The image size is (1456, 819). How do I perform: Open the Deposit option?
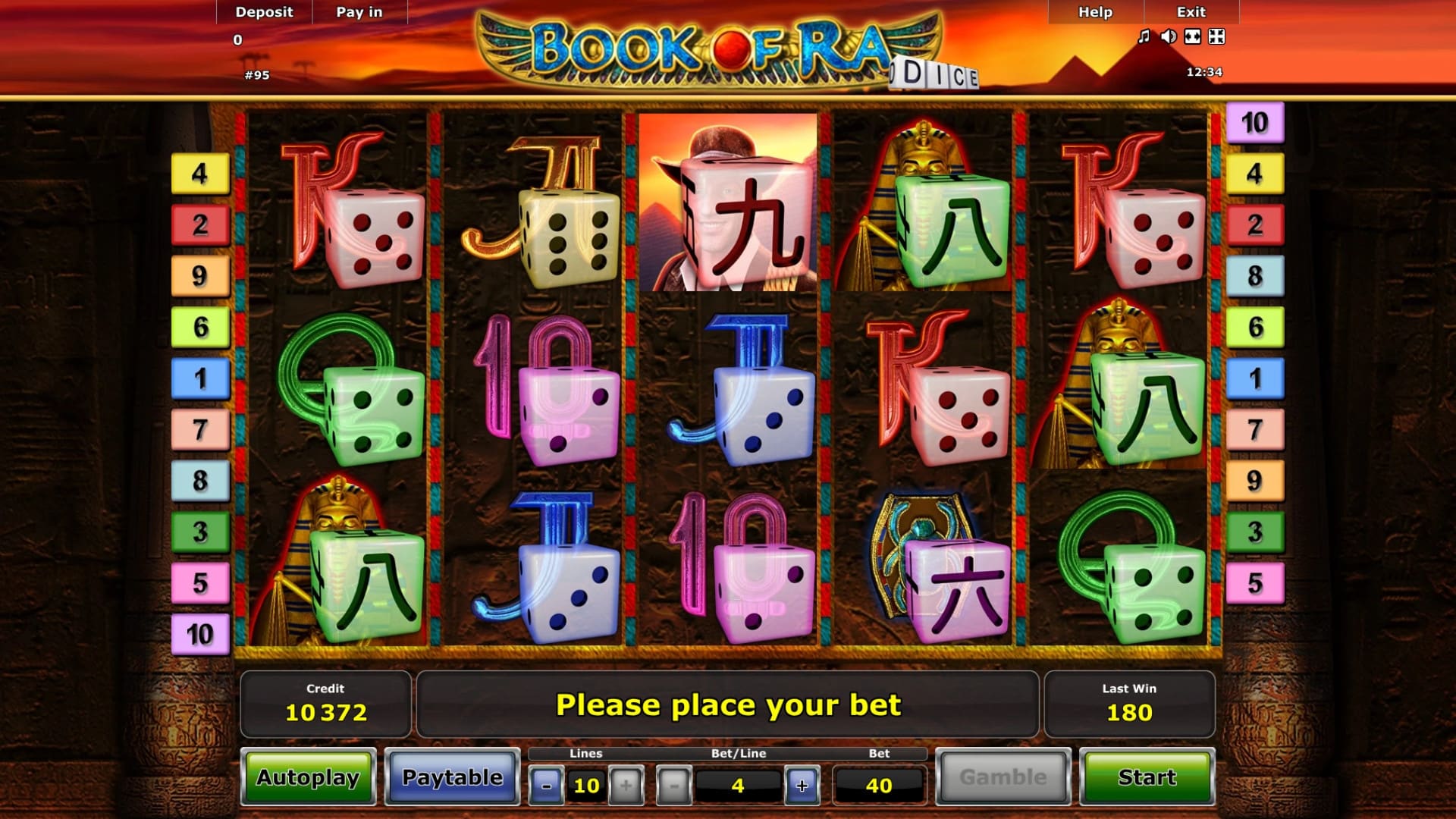[264, 12]
